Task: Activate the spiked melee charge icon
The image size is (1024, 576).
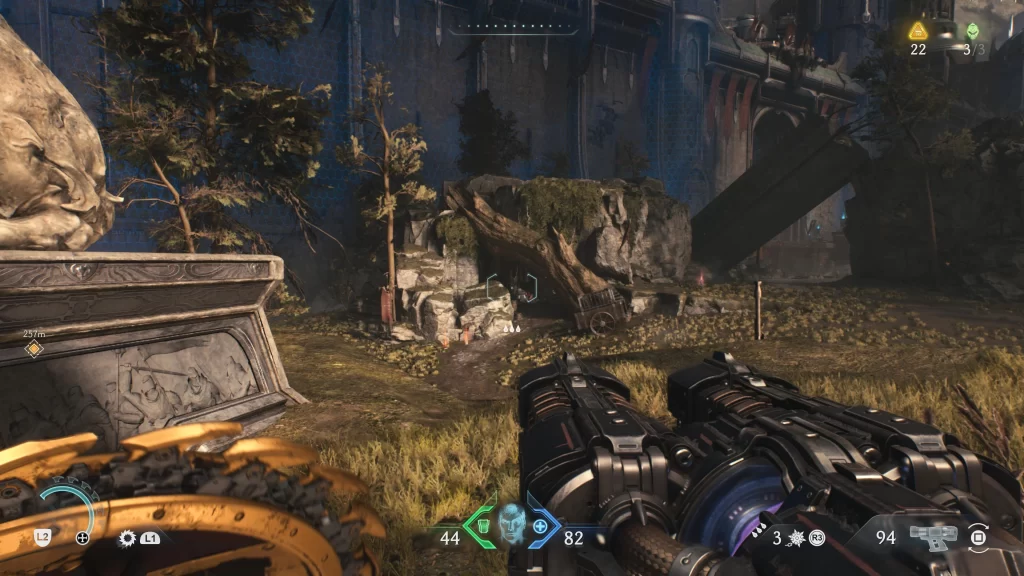Action: coord(799,538)
